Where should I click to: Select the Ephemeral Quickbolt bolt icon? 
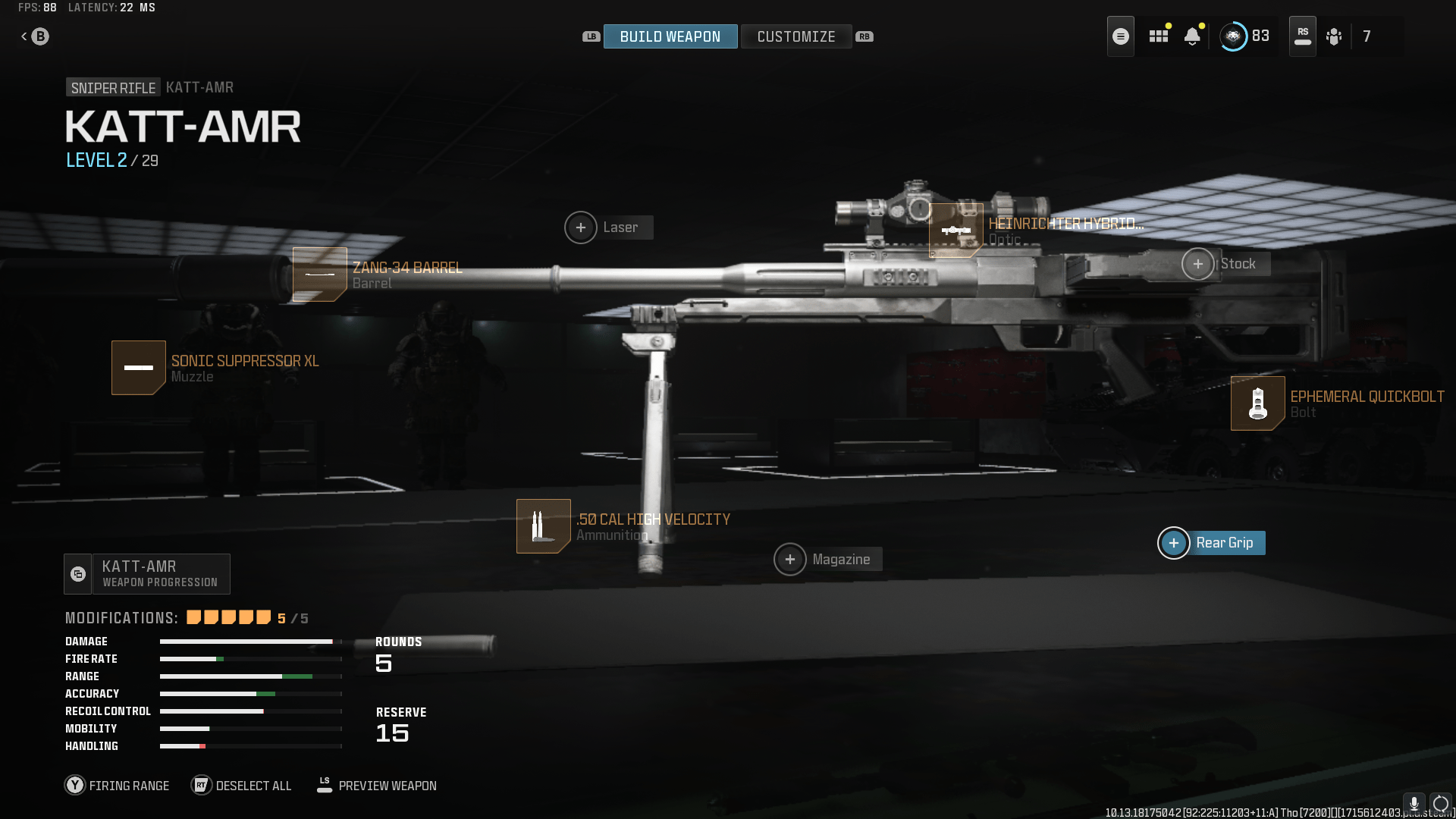coord(1257,403)
